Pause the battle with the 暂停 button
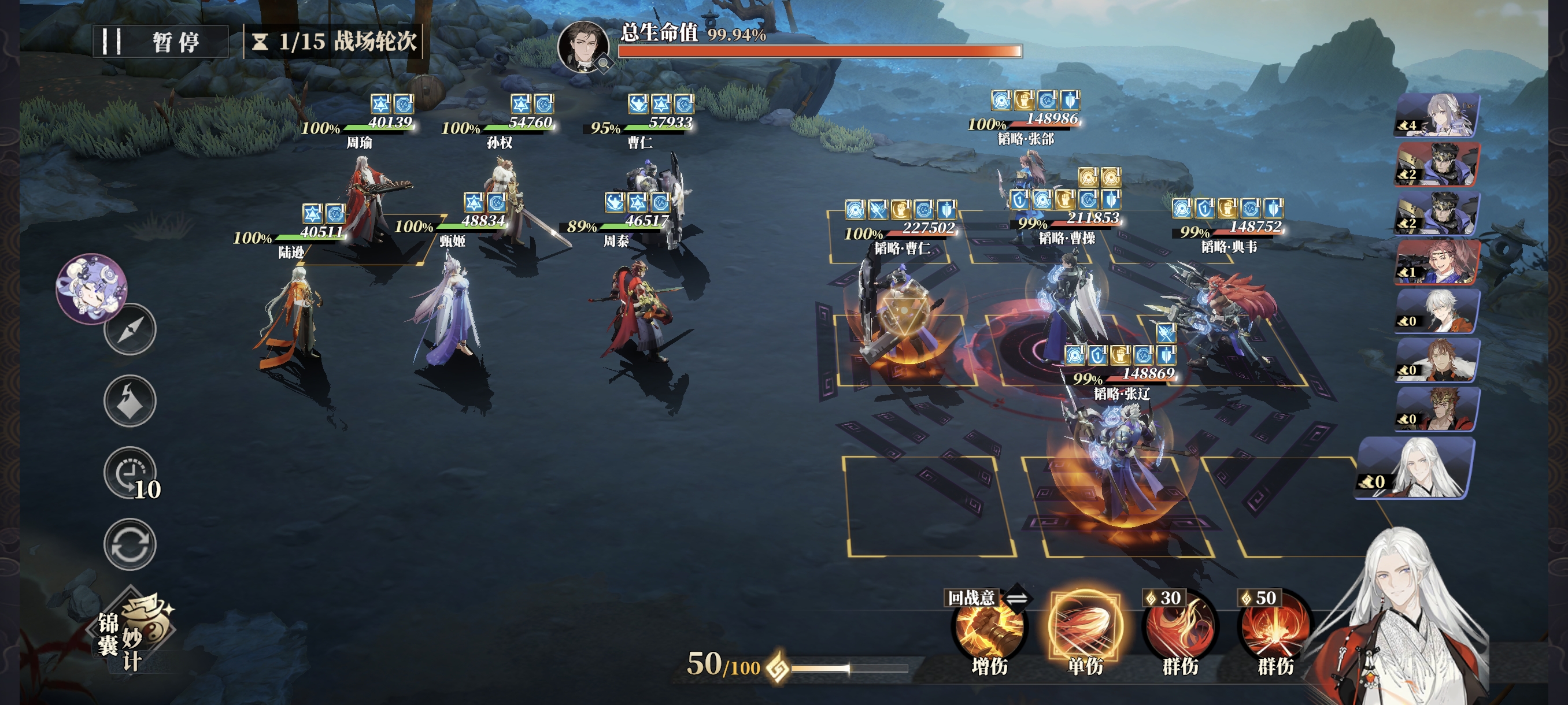This screenshot has height=705, width=1568. click(x=160, y=42)
